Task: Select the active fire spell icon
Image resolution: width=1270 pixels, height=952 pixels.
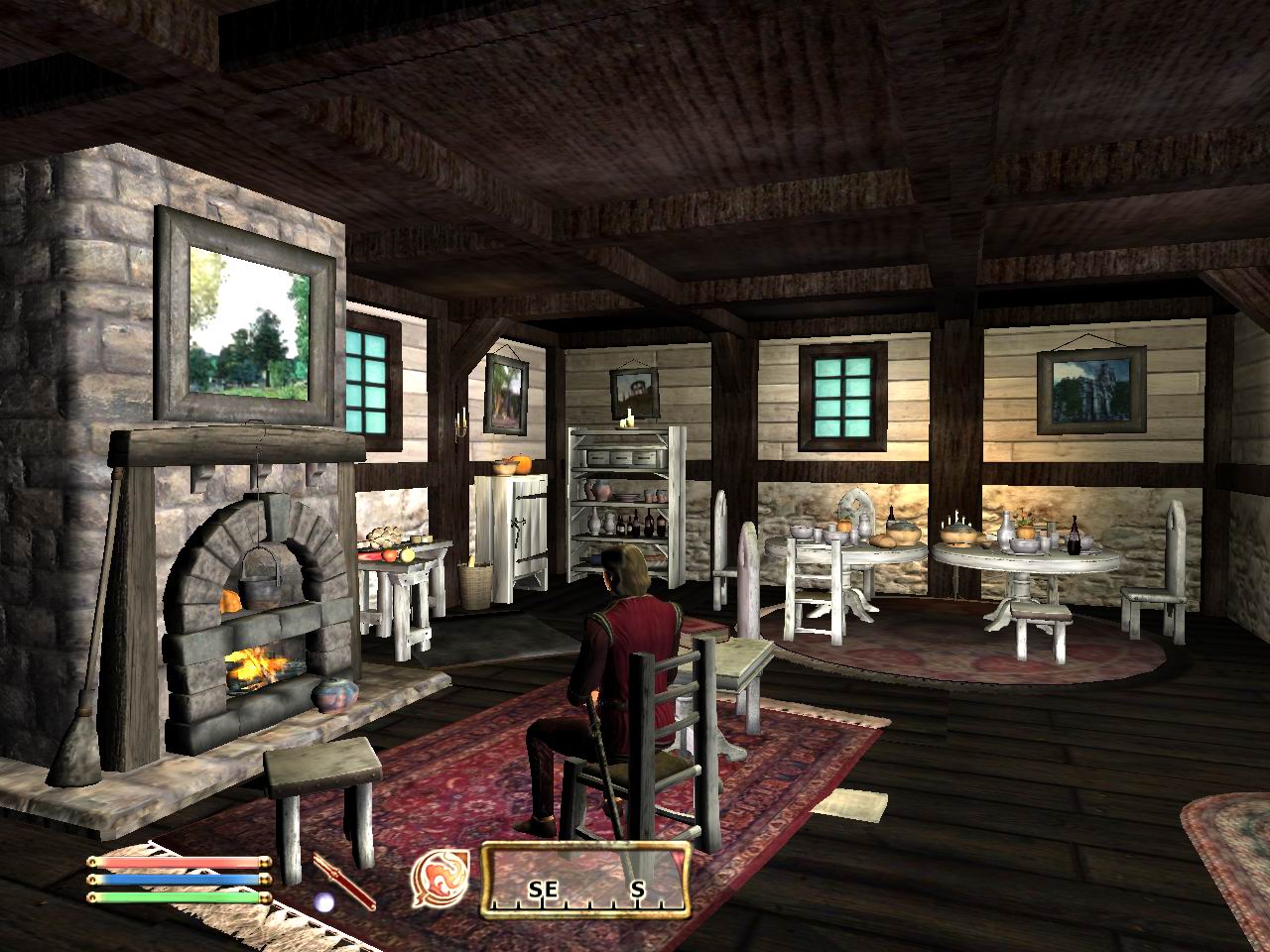Action: [x=440, y=880]
